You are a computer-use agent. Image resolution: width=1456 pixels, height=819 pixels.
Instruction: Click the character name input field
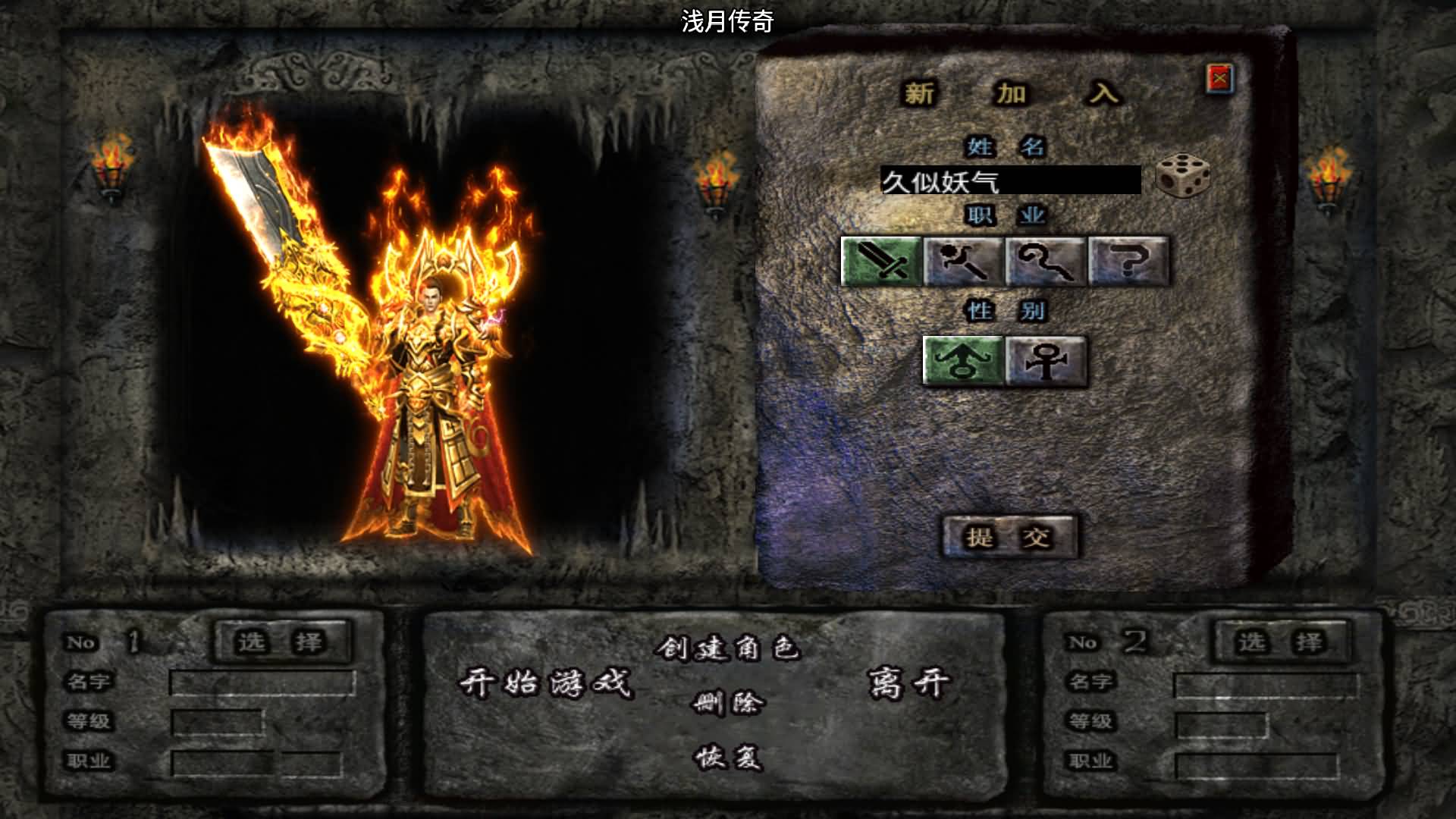pyautogui.click(x=1010, y=181)
